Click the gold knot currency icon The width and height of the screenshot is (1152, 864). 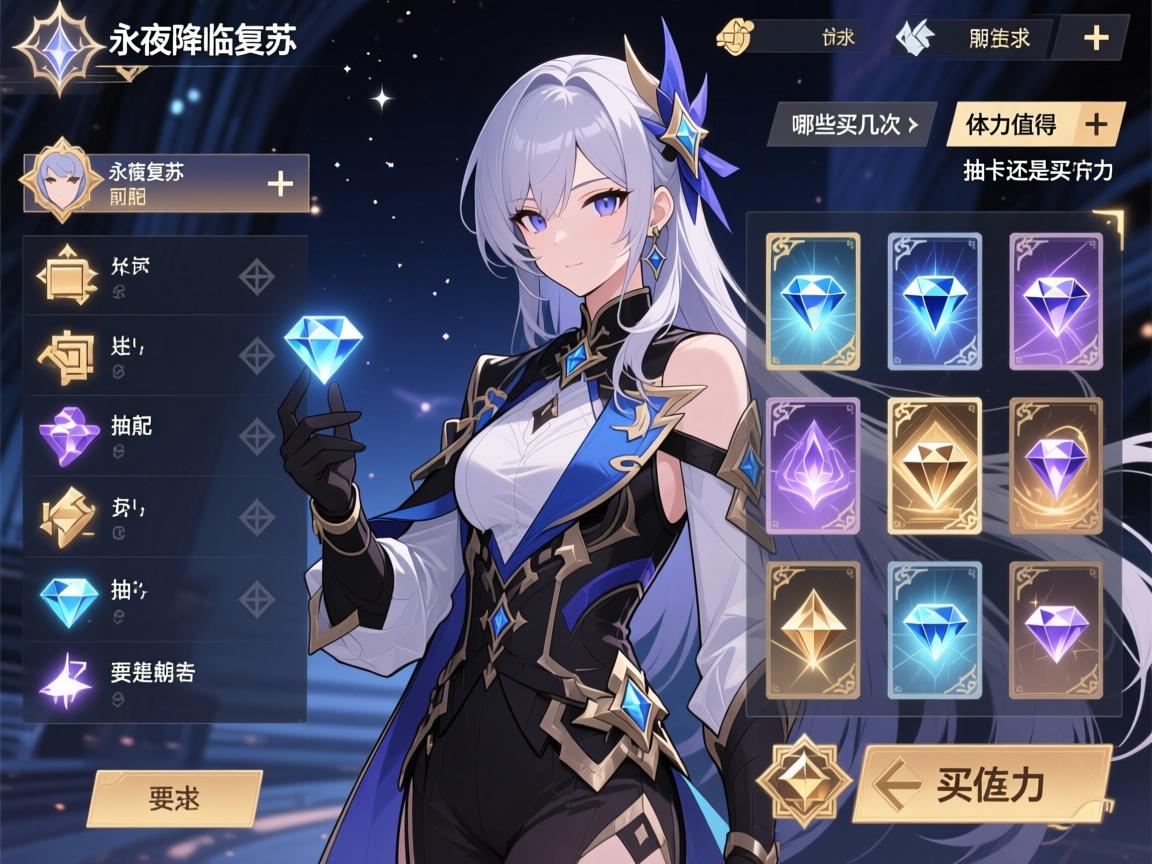[x=734, y=38]
